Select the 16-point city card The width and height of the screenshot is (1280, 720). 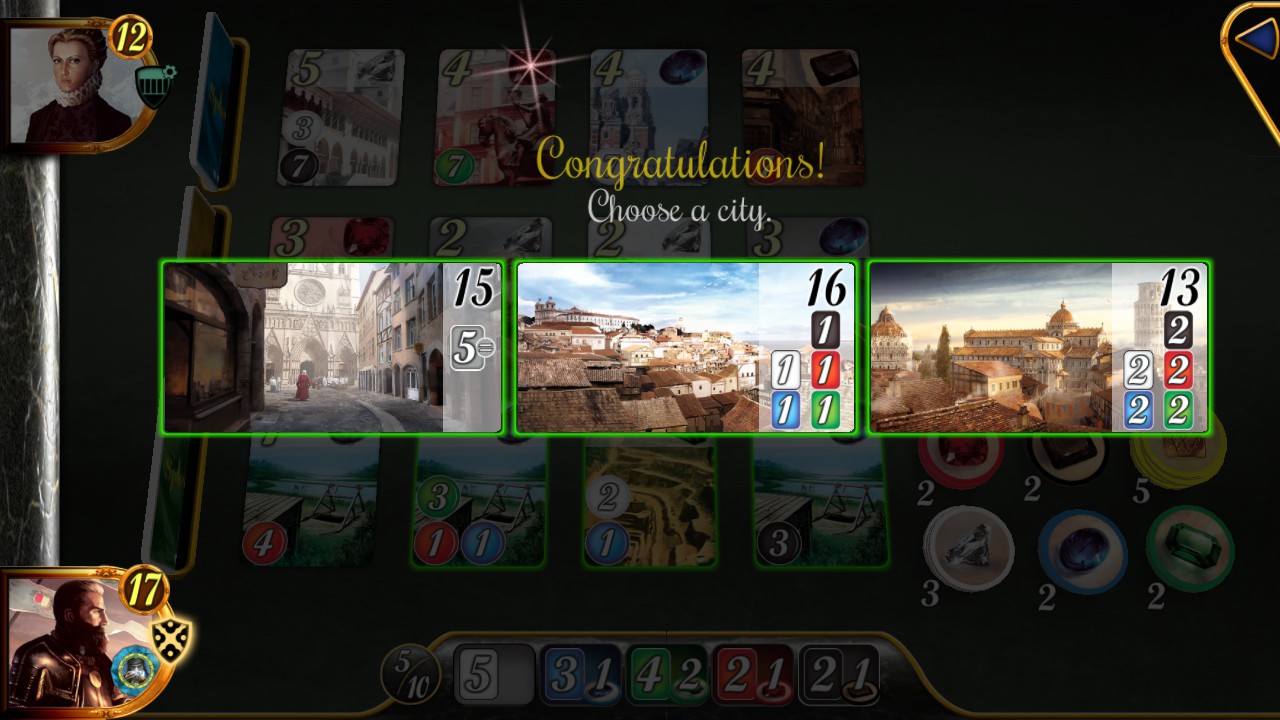685,348
